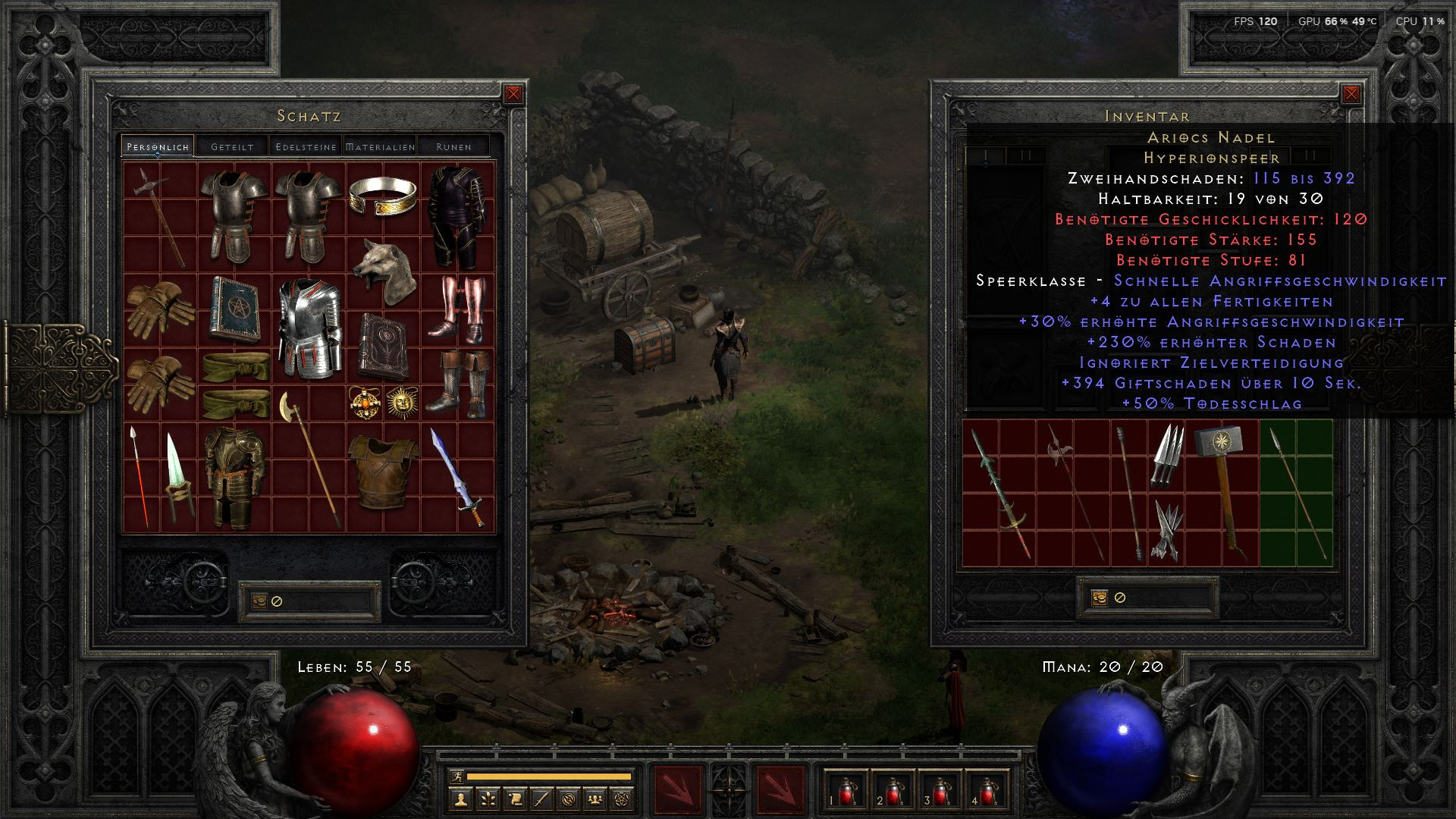
Task: Select the silver circlet in stash
Action: (383, 196)
